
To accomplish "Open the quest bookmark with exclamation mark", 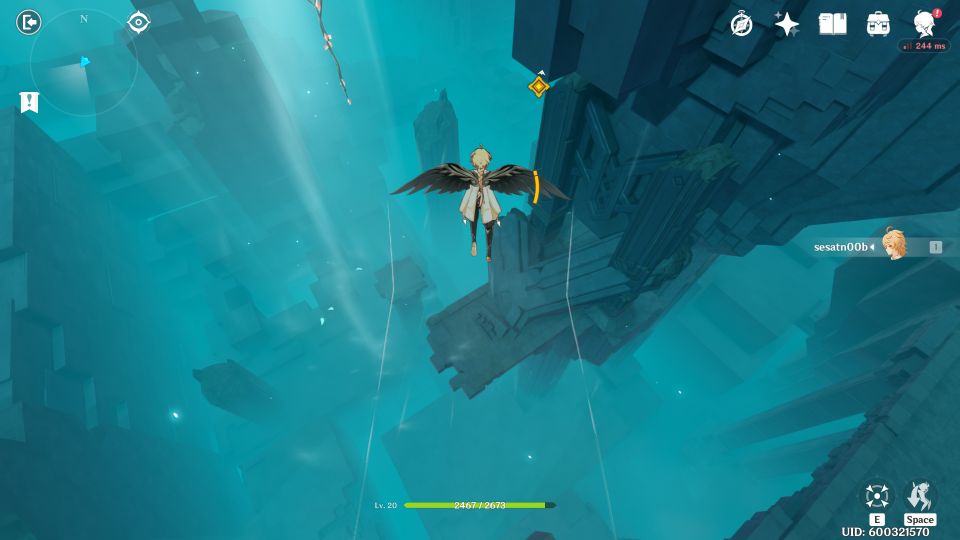I will (x=29, y=102).
